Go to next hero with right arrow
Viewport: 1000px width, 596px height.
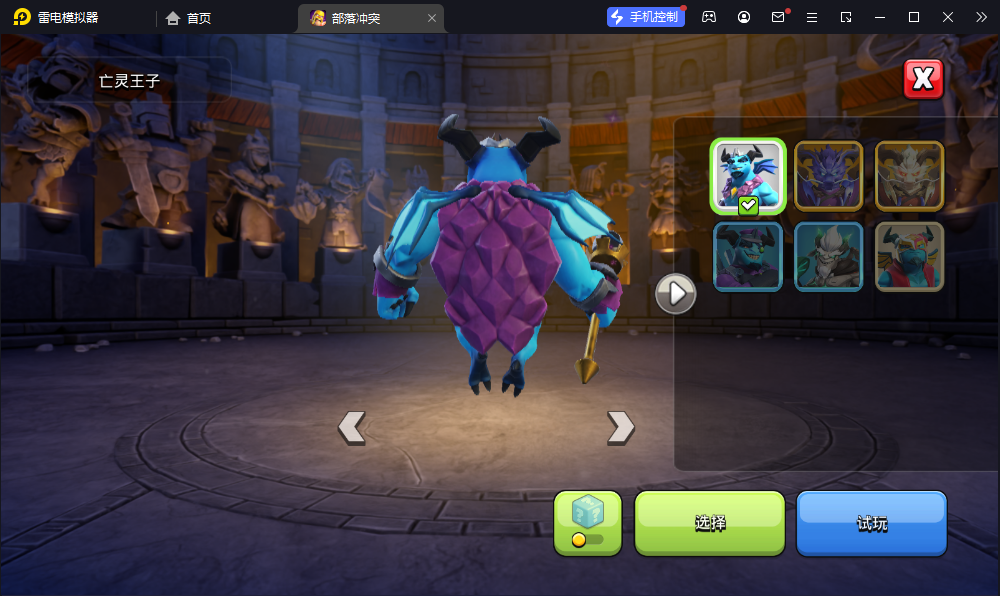(620, 427)
